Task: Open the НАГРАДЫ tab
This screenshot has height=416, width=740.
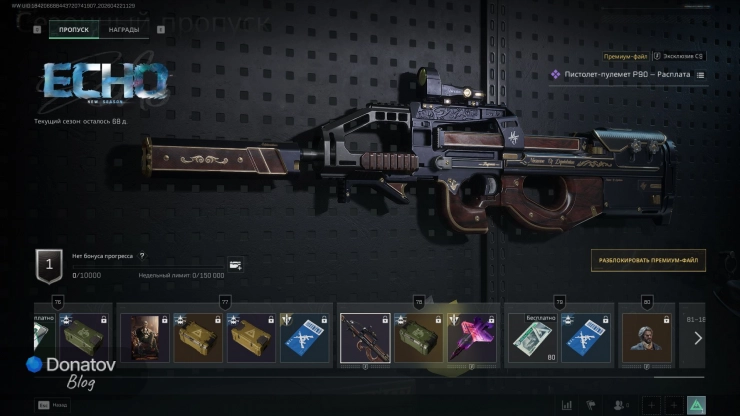Action: pos(124,30)
